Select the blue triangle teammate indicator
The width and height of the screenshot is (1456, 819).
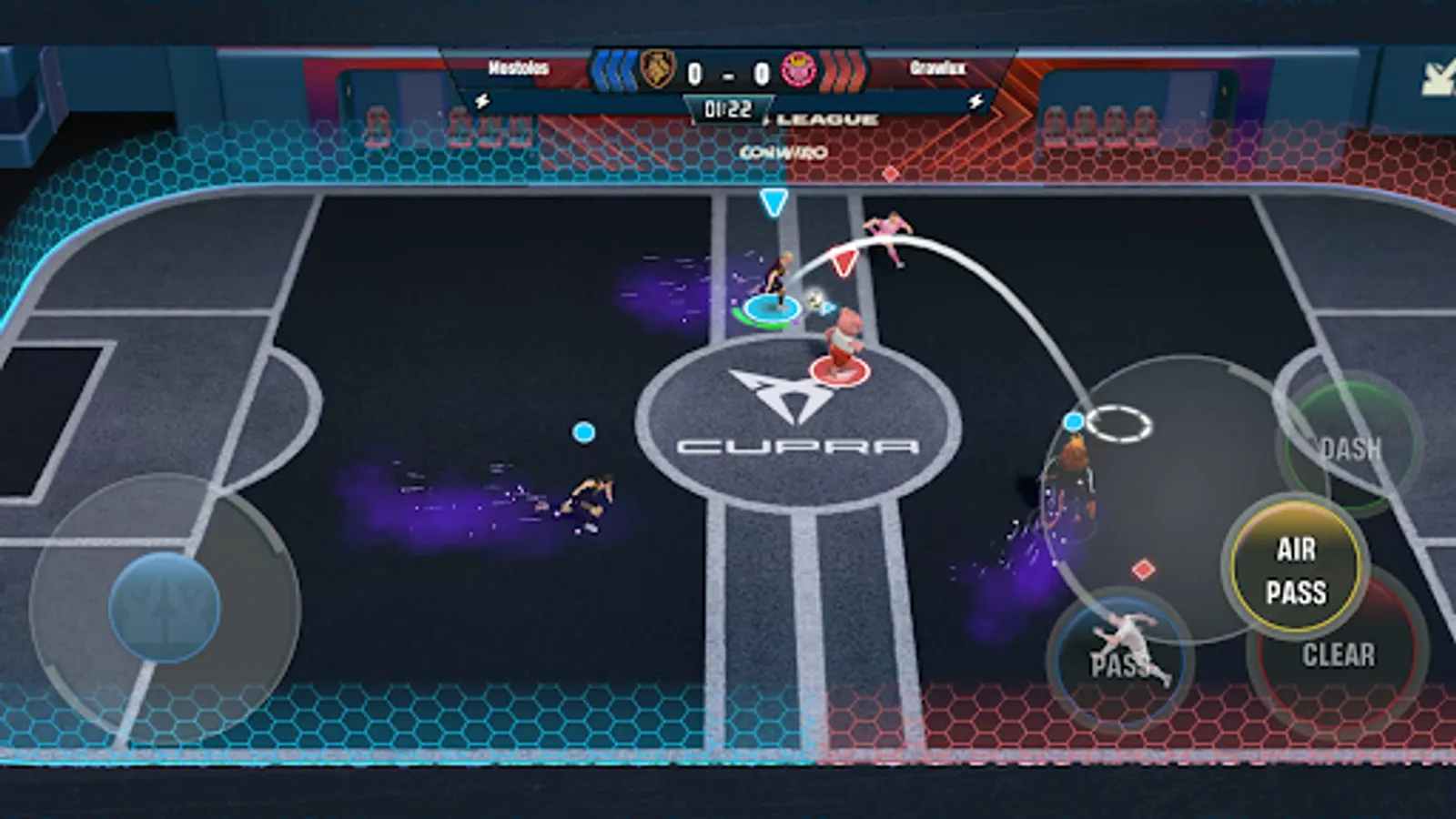[774, 200]
